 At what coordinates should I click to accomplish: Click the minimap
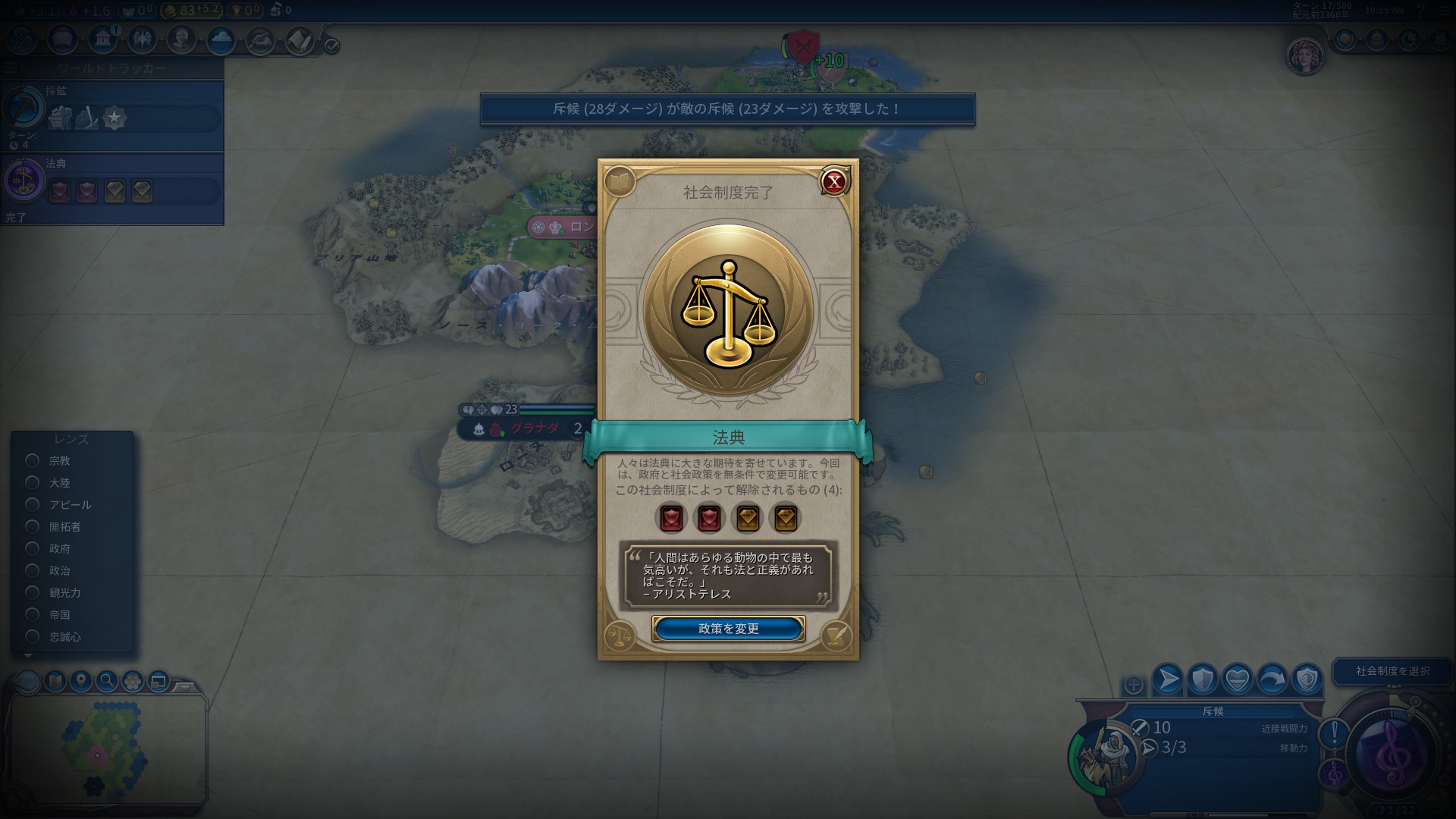click(x=106, y=747)
